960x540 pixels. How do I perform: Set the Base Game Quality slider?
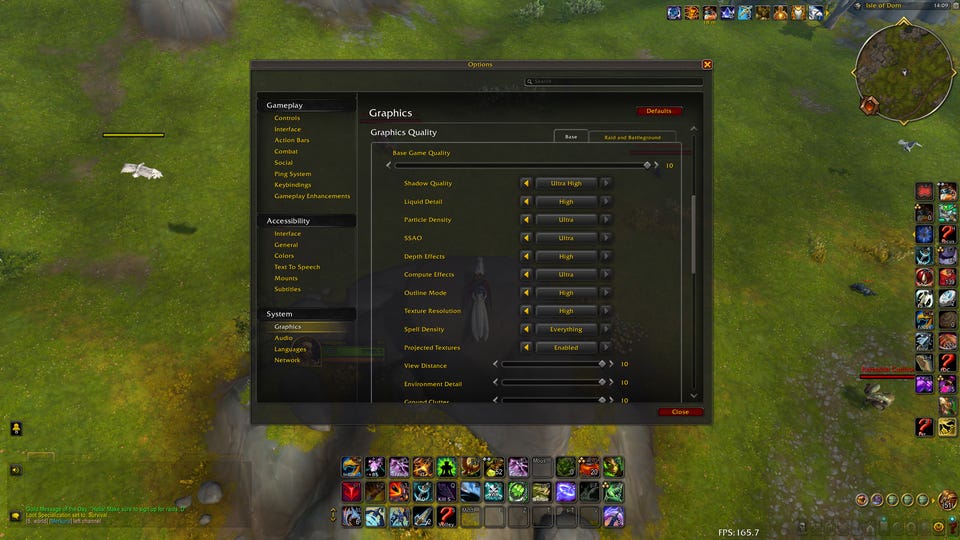522,165
